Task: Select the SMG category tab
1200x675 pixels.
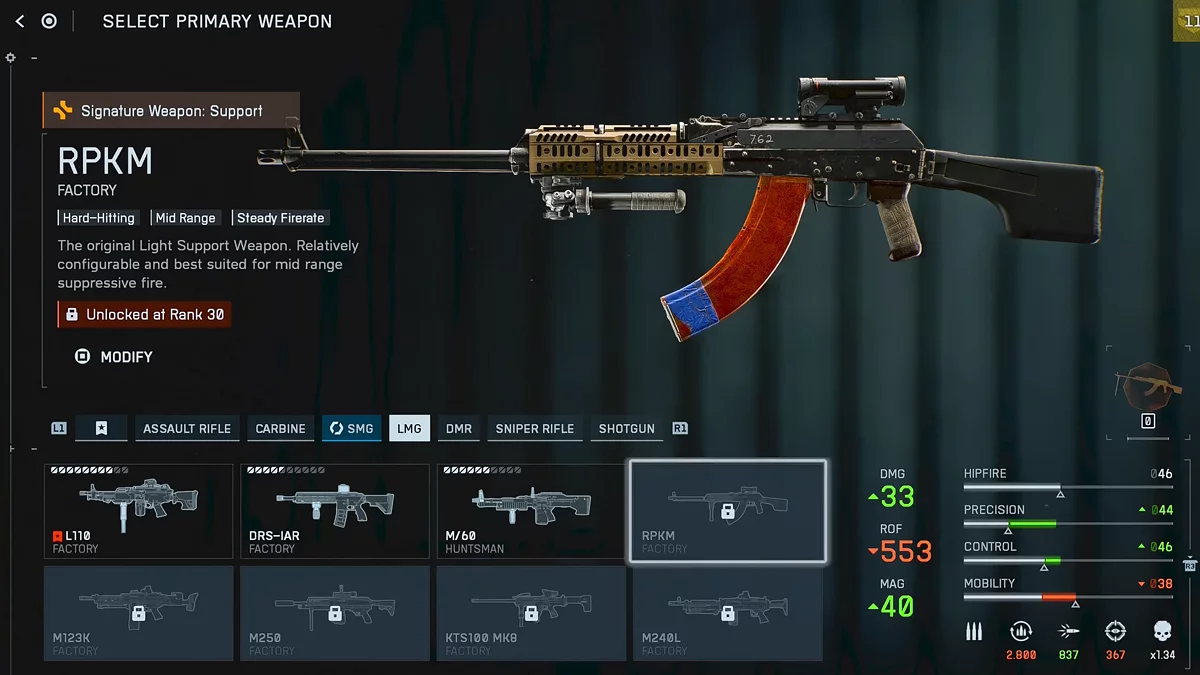Action: (x=351, y=428)
